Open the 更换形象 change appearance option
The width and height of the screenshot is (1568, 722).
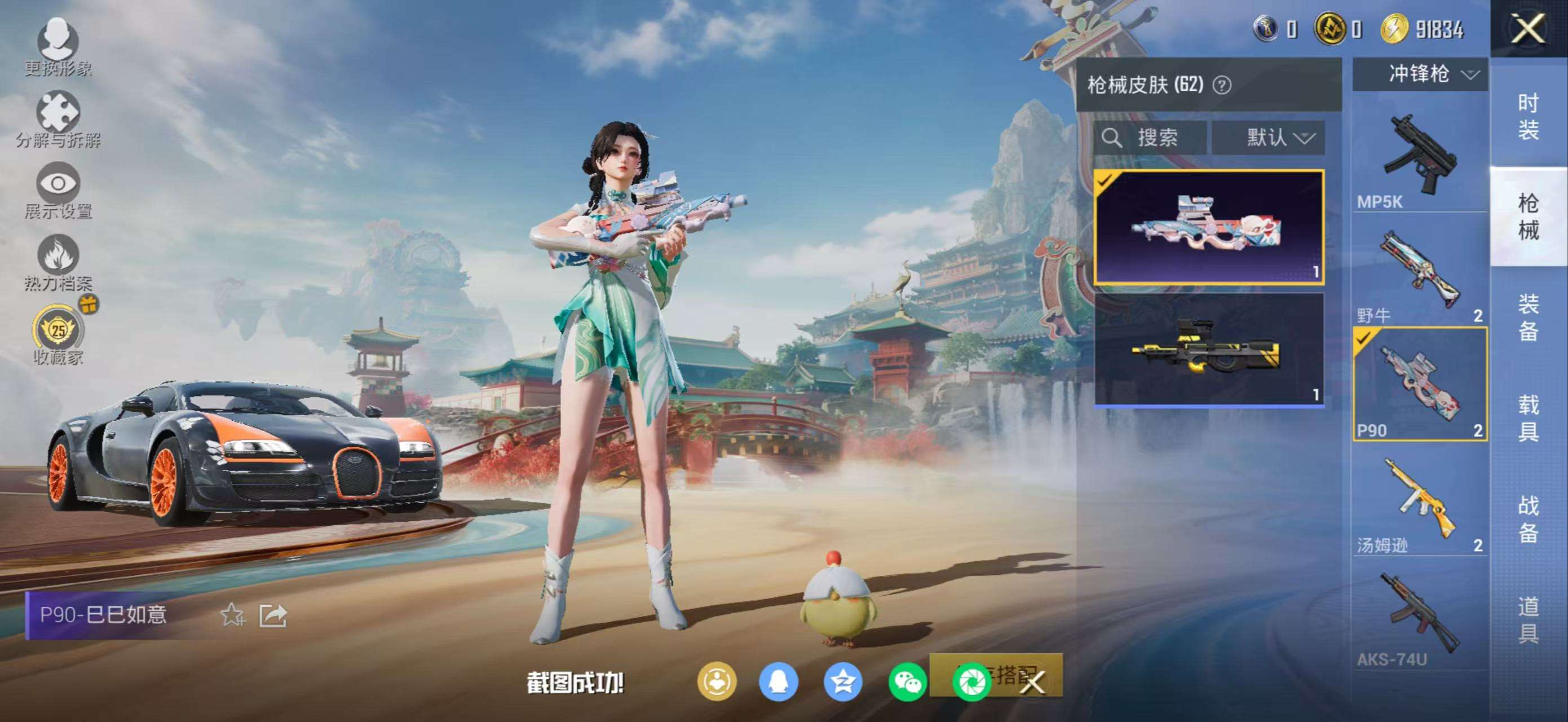pyautogui.click(x=58, y=46)
